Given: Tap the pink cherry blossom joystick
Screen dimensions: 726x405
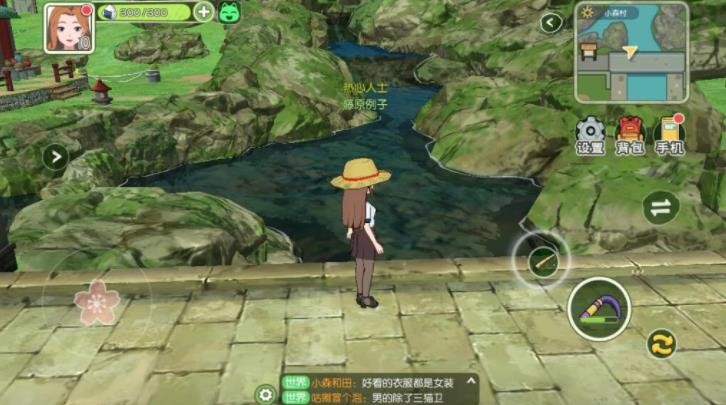Looking at the screenshot, I should pos(97,302).
